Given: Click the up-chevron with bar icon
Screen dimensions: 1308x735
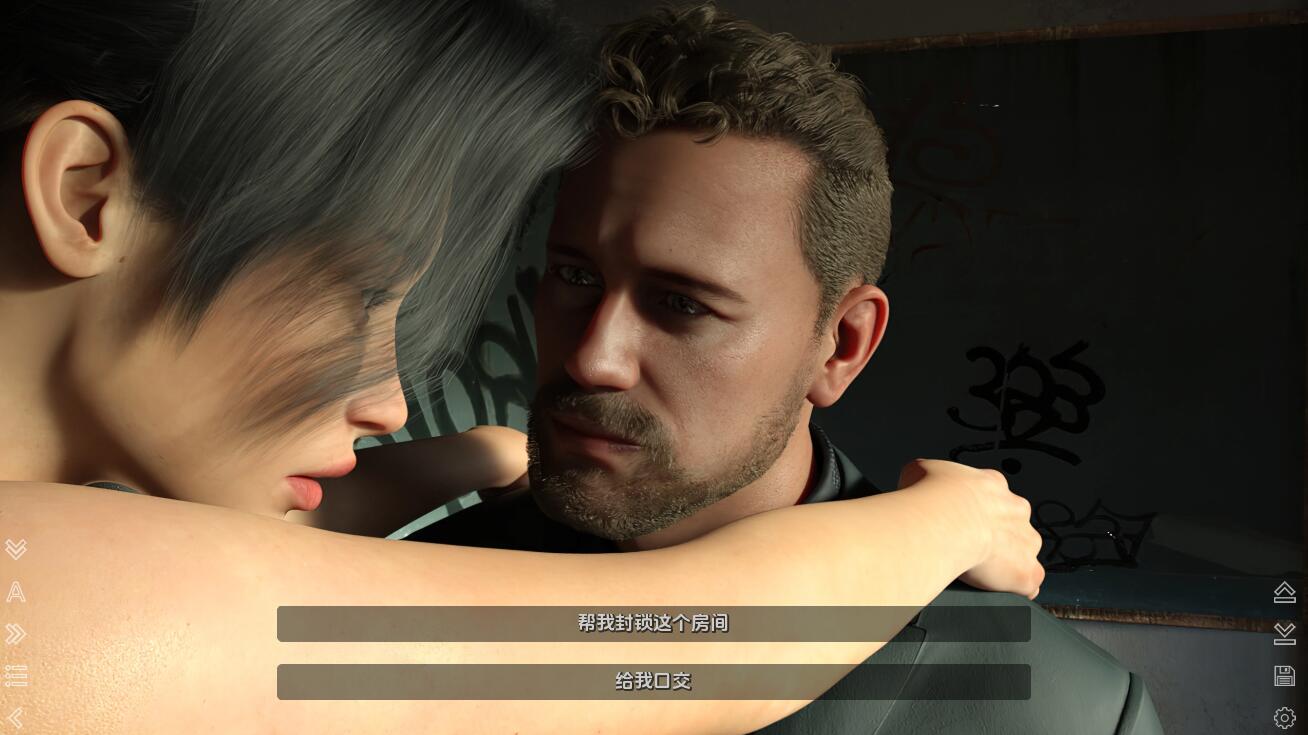Looking at the screenshot, I should 1285,592.
